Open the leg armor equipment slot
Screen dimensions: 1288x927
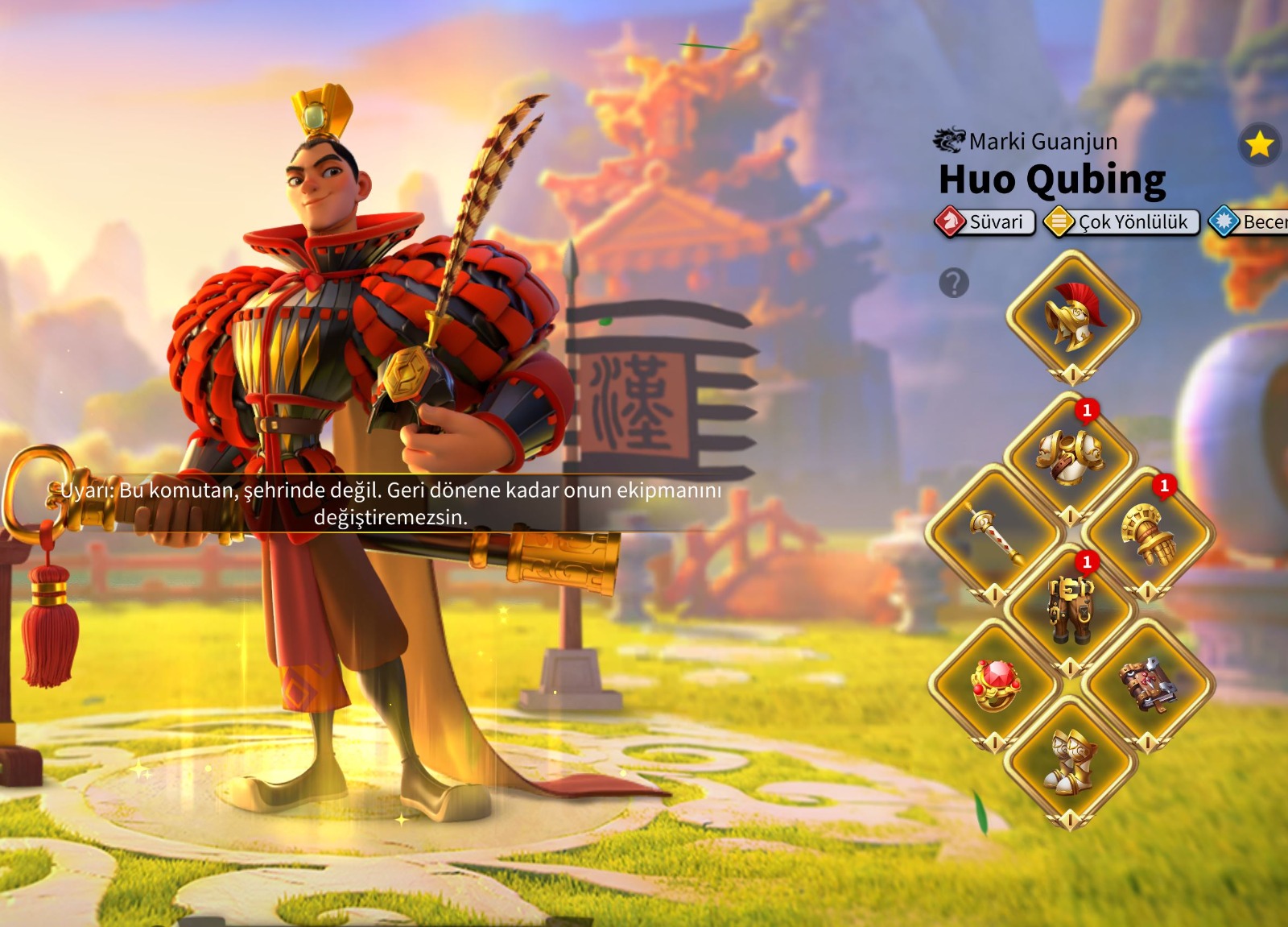point(1070,610)
